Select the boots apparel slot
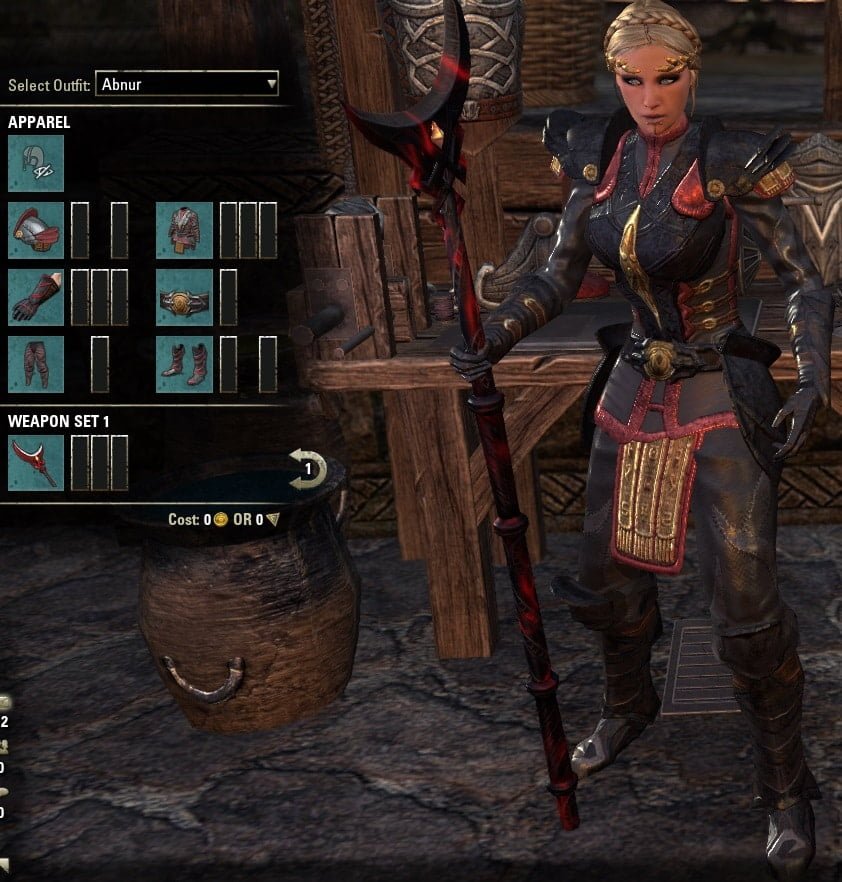 tap(184, 364)
